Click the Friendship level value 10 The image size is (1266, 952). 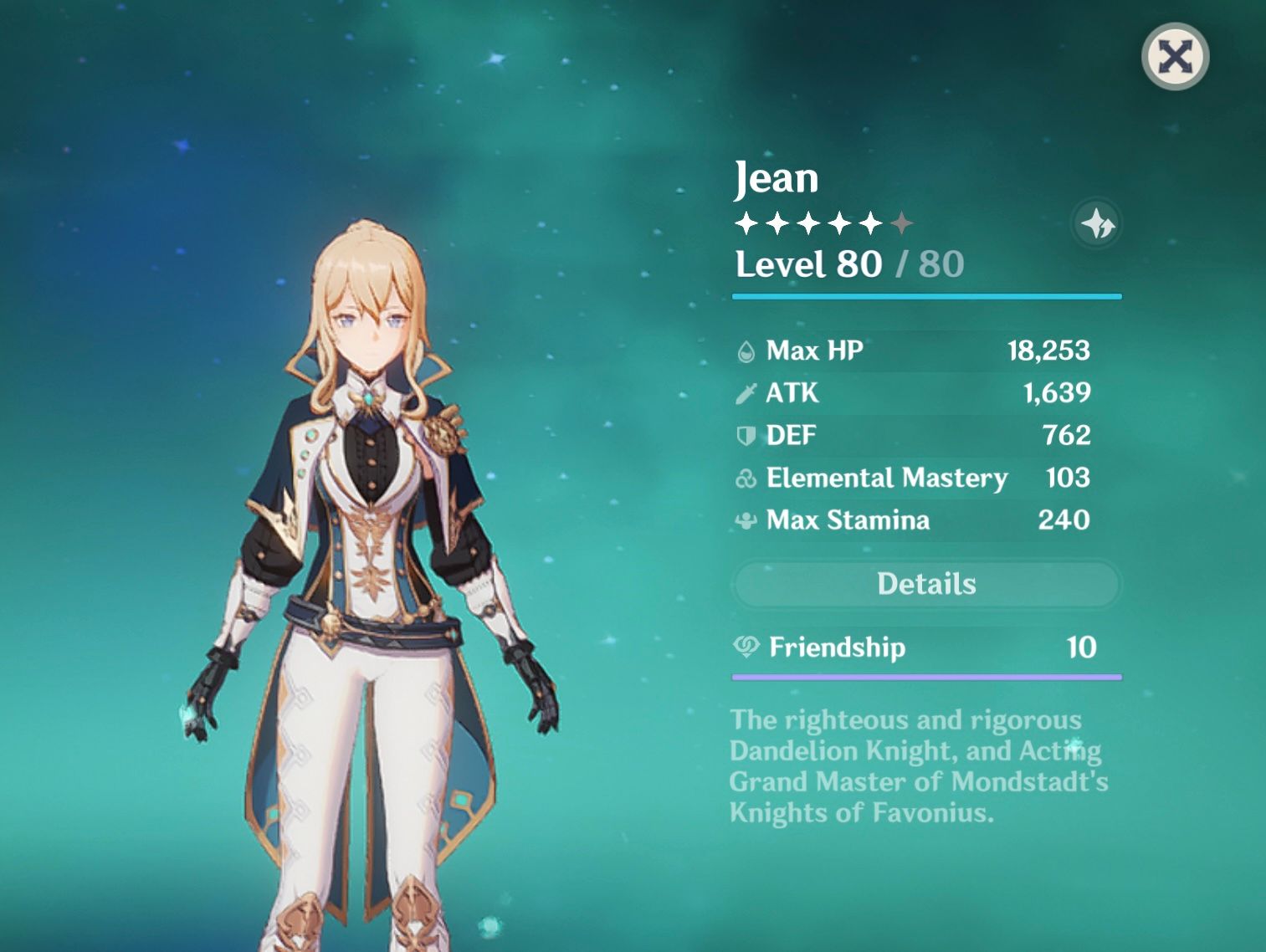pos(1084,648)
